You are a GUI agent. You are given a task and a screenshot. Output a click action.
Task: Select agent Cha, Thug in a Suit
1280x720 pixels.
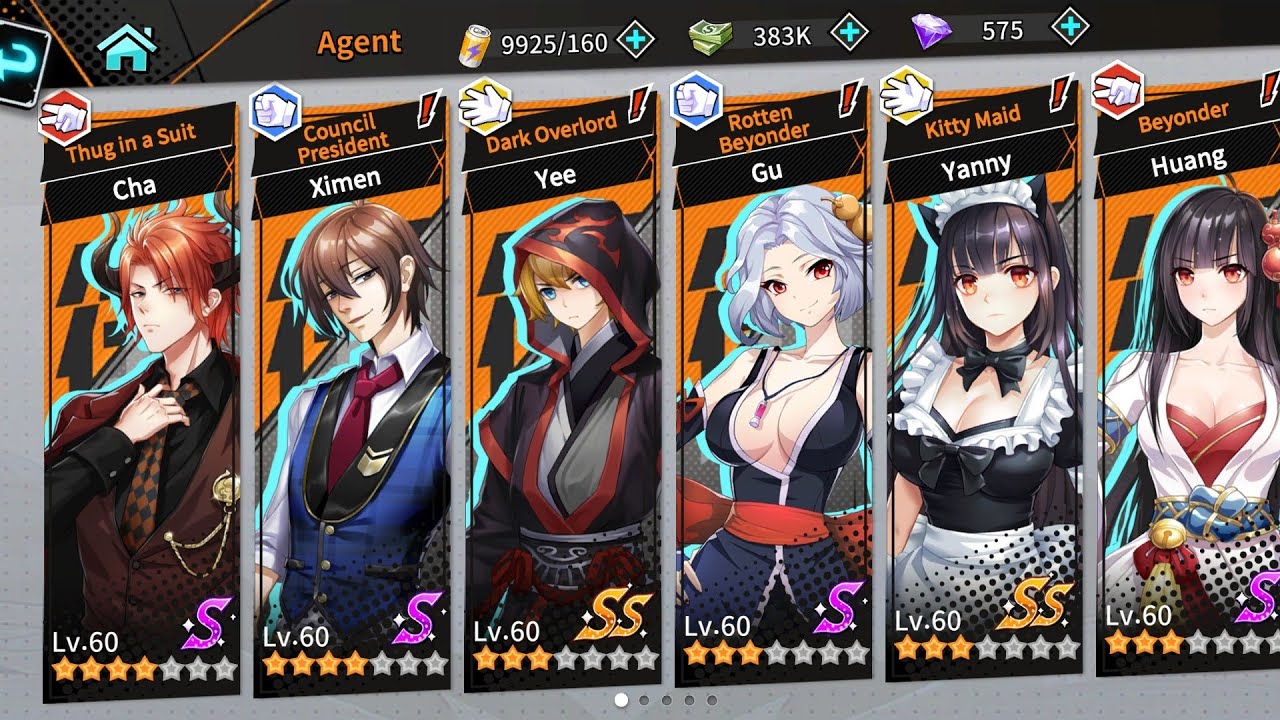tap(140, 420)
